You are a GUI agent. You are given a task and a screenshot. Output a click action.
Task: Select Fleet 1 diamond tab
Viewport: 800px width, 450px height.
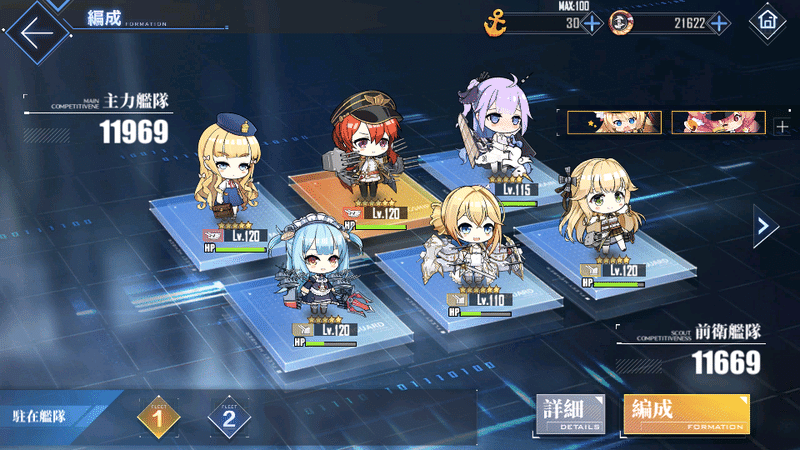point(156,416)
